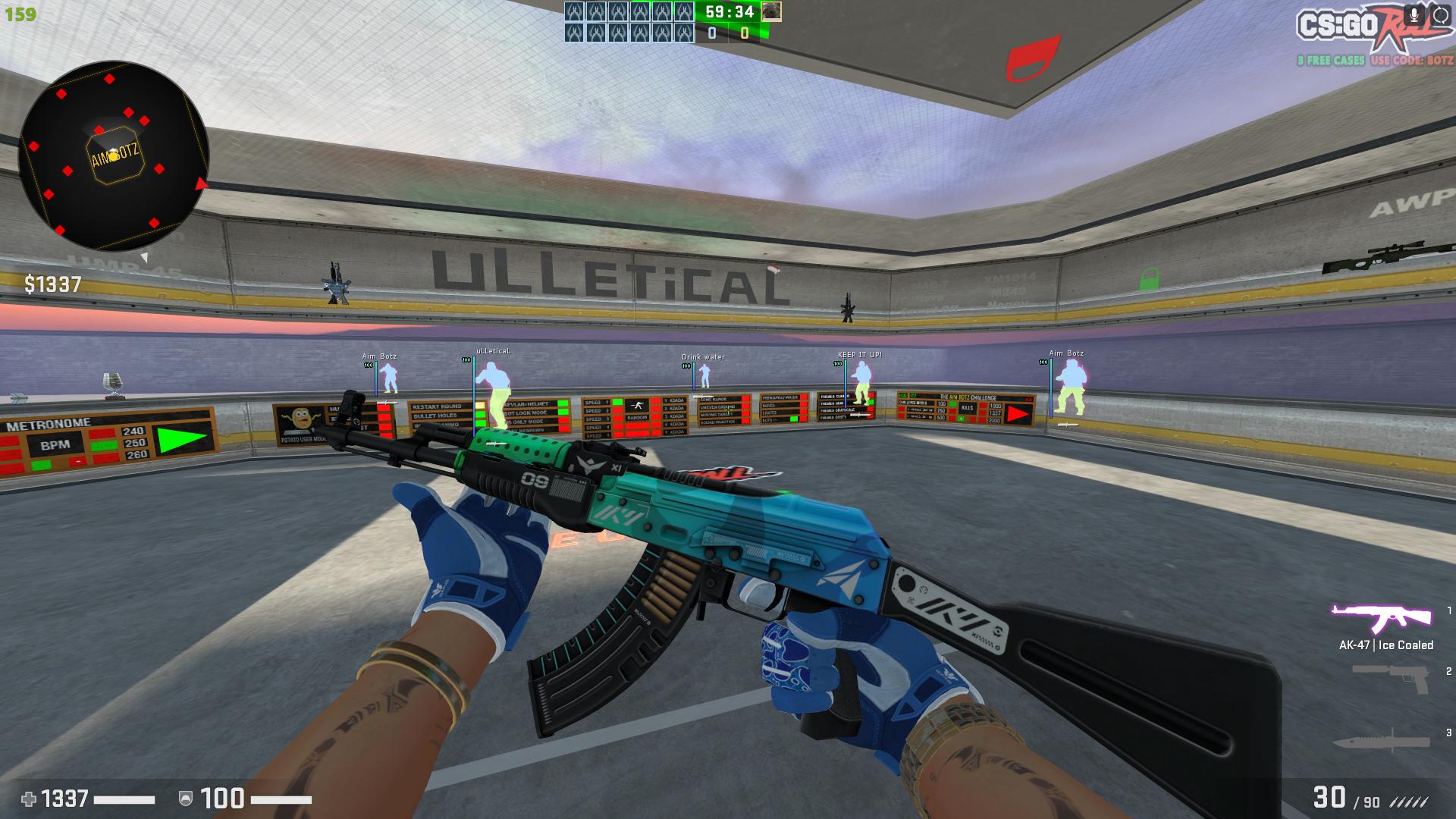Select SPEED 1 on the speed panel

pos(617,403)
